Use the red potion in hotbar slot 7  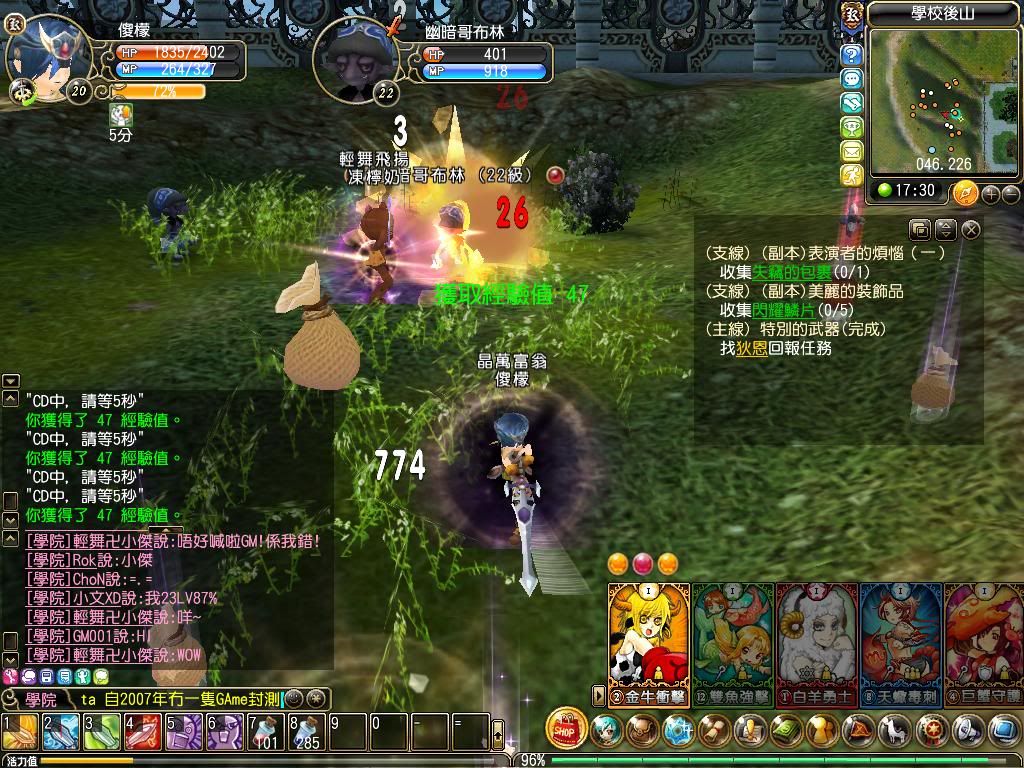pos(266,732)
